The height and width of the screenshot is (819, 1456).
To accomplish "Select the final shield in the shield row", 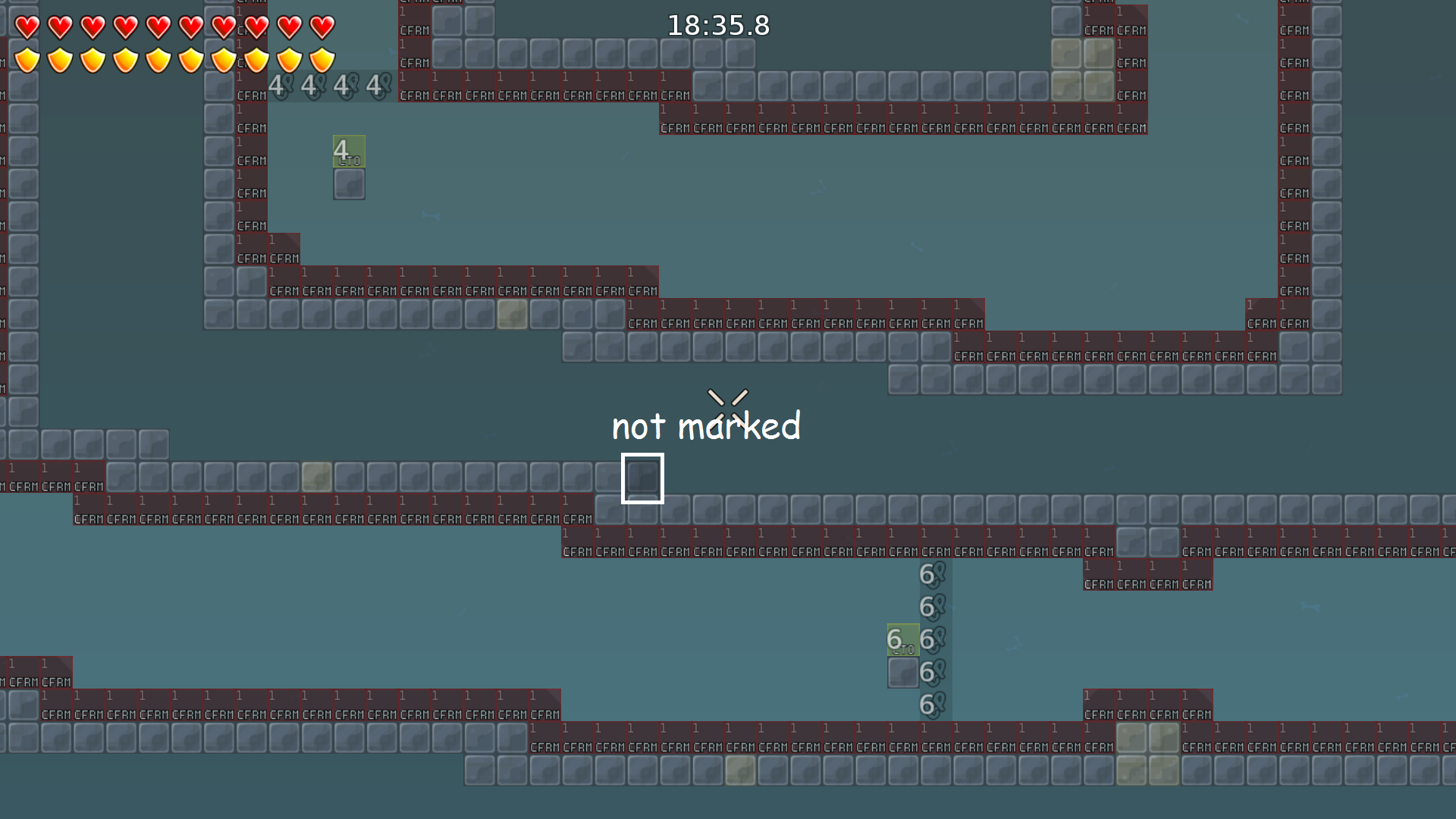I will (322, 60).
